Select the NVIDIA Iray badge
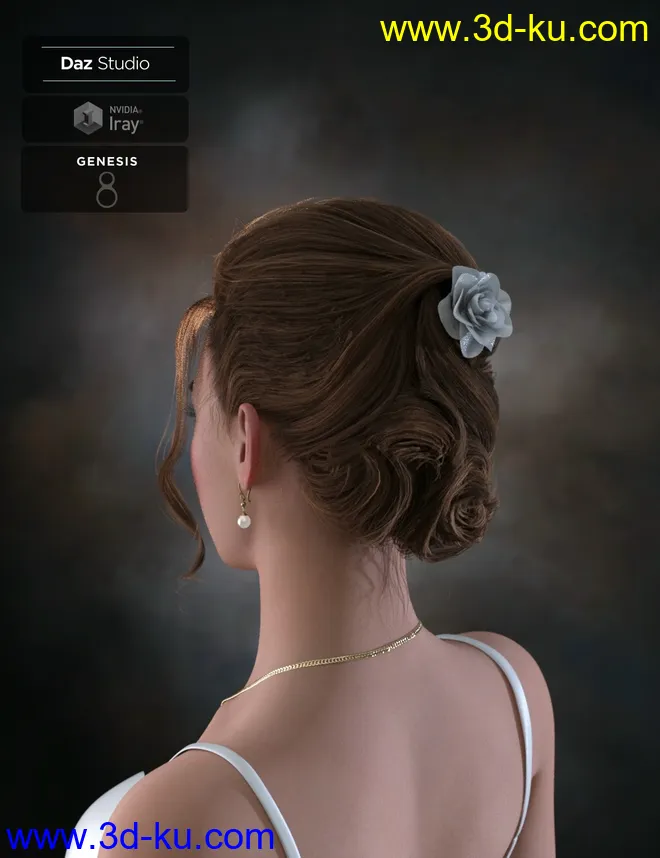The height and width of the screenshot is (858, 660). coord(105,119)
